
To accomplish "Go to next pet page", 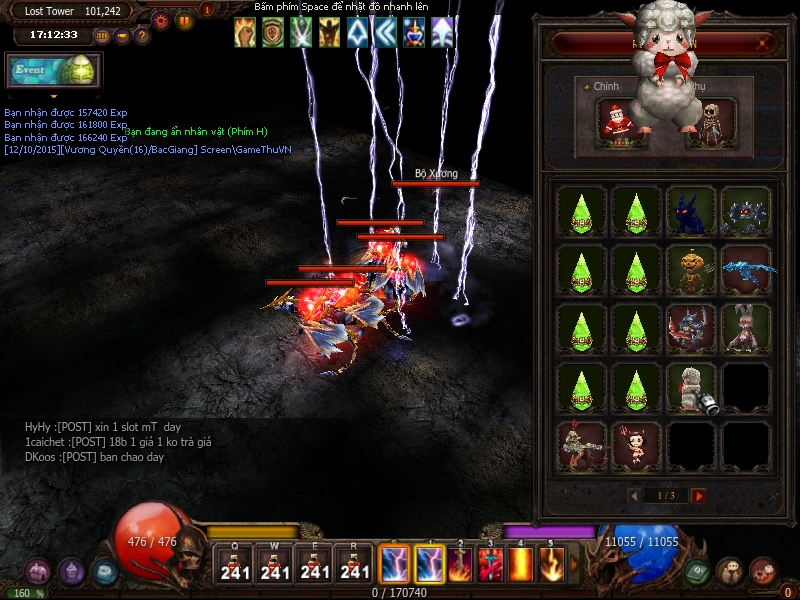I will pyautogui.click(x=699, y=496).
